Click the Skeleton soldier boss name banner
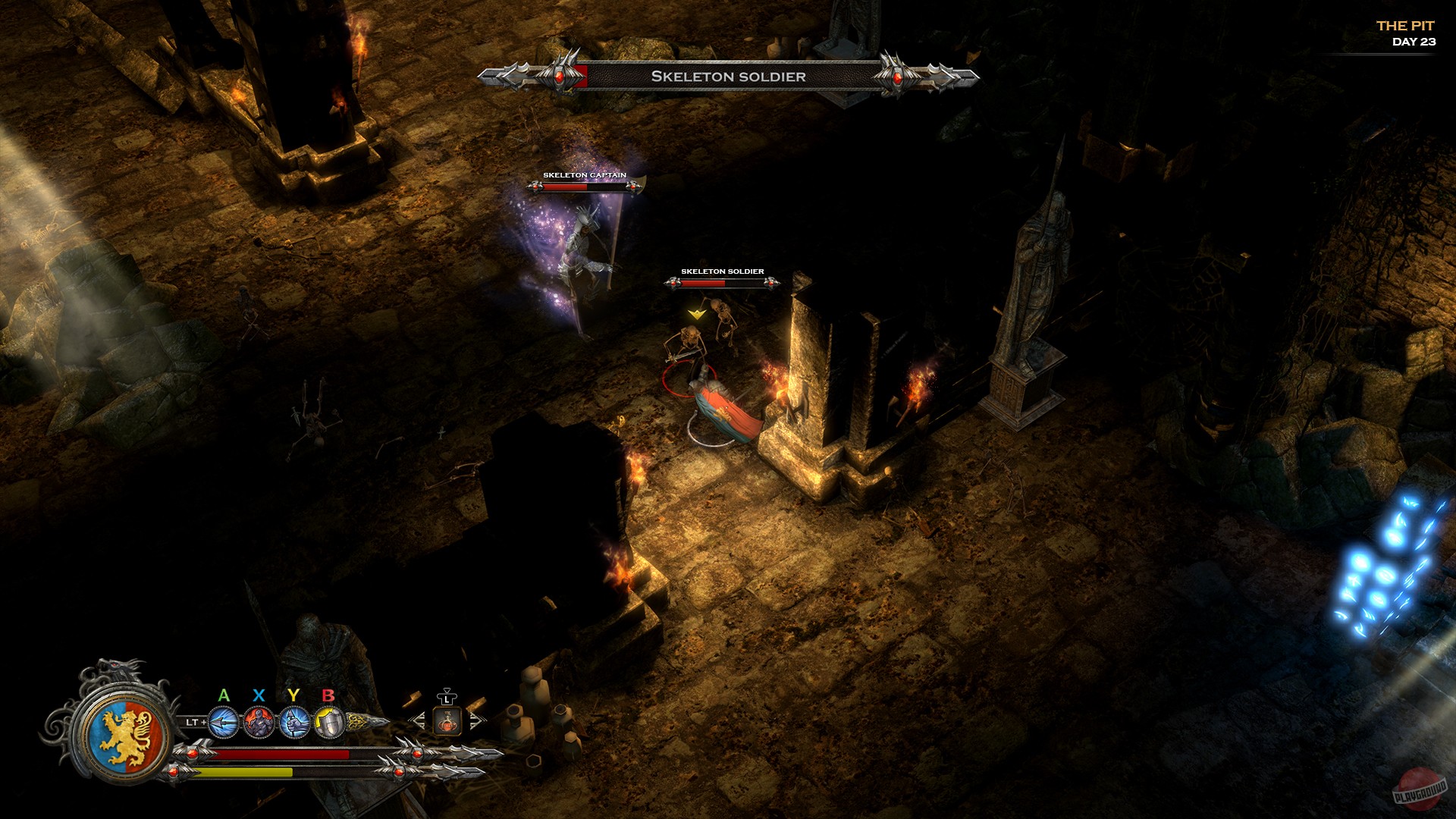Viewport: 1456px width, 819px height. click(729, 76)
